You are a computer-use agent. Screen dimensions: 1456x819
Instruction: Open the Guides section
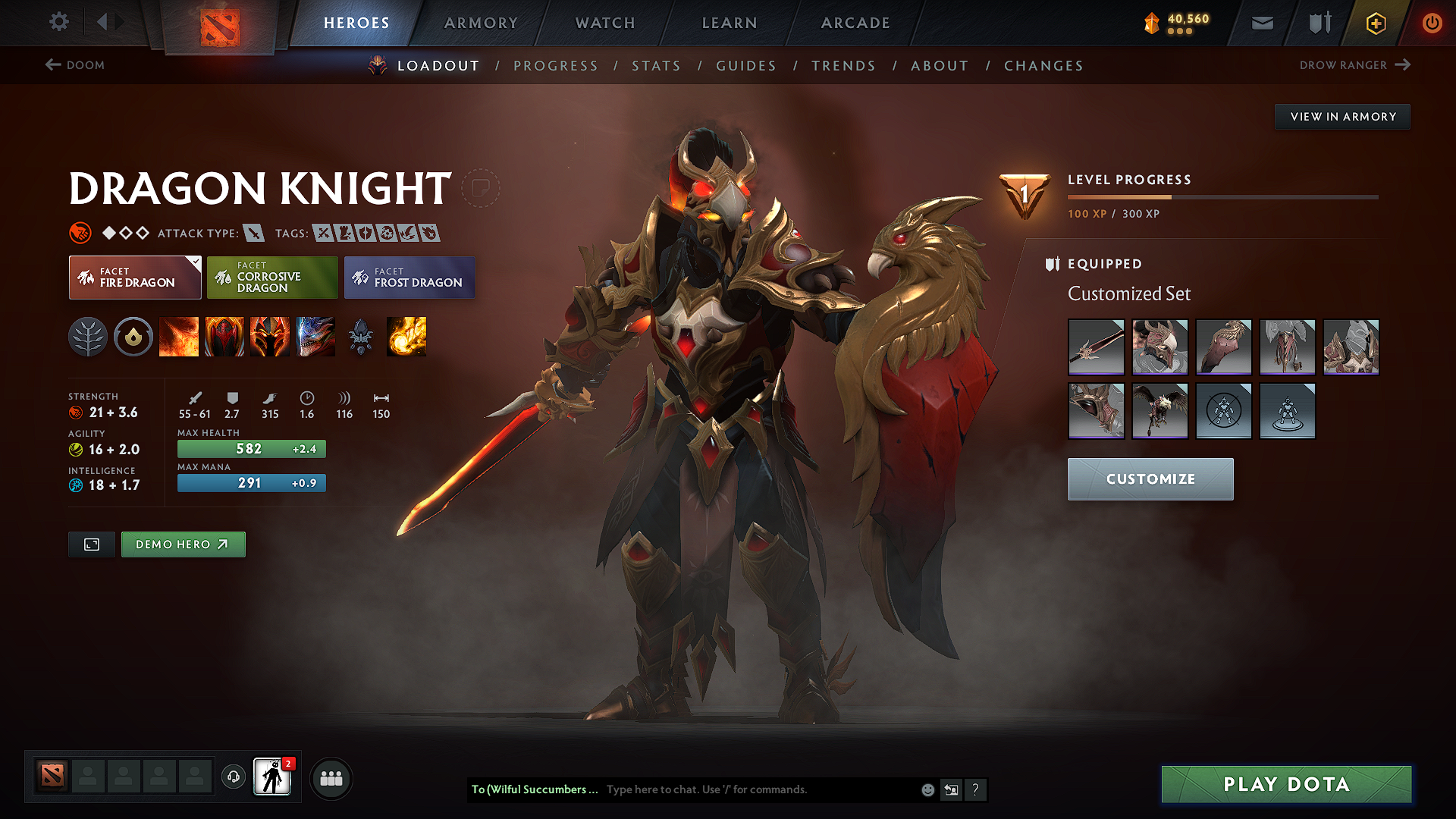pyautogui.click(x=745, y=66)
